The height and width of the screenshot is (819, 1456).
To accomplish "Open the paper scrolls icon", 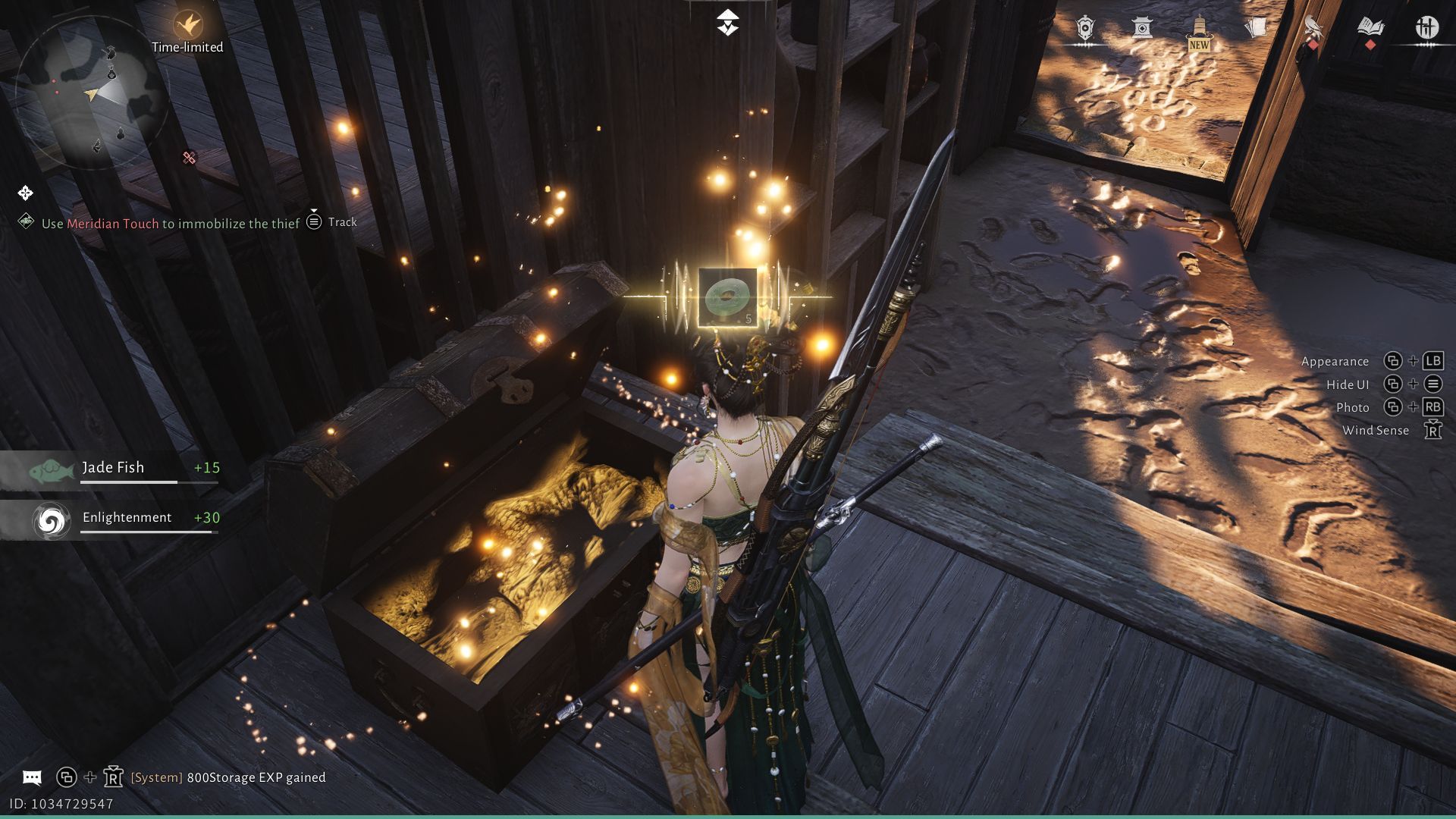I will (x=1256, y=29).
